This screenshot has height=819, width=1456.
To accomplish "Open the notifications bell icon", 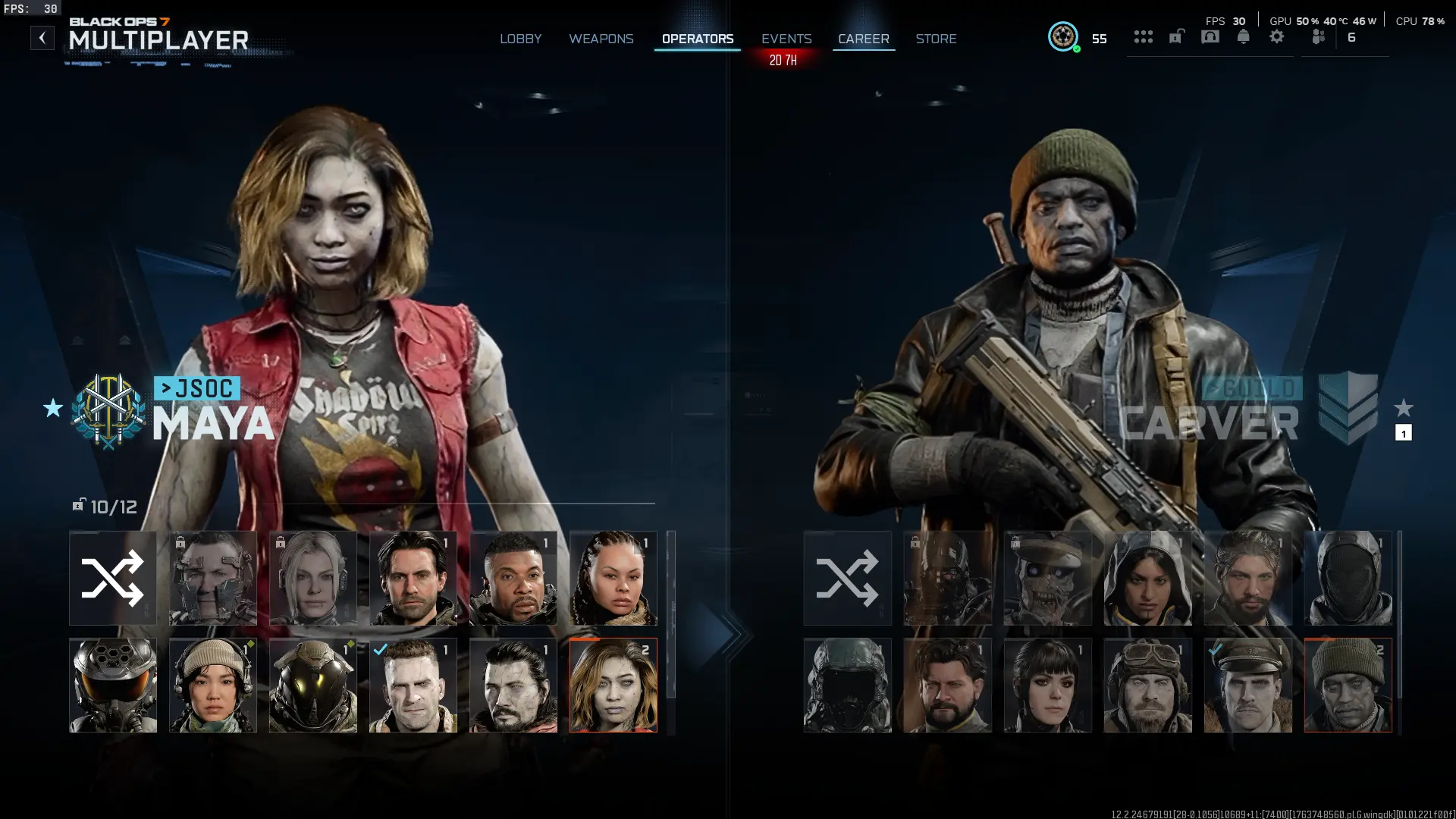I will [x=1242, y=36].
